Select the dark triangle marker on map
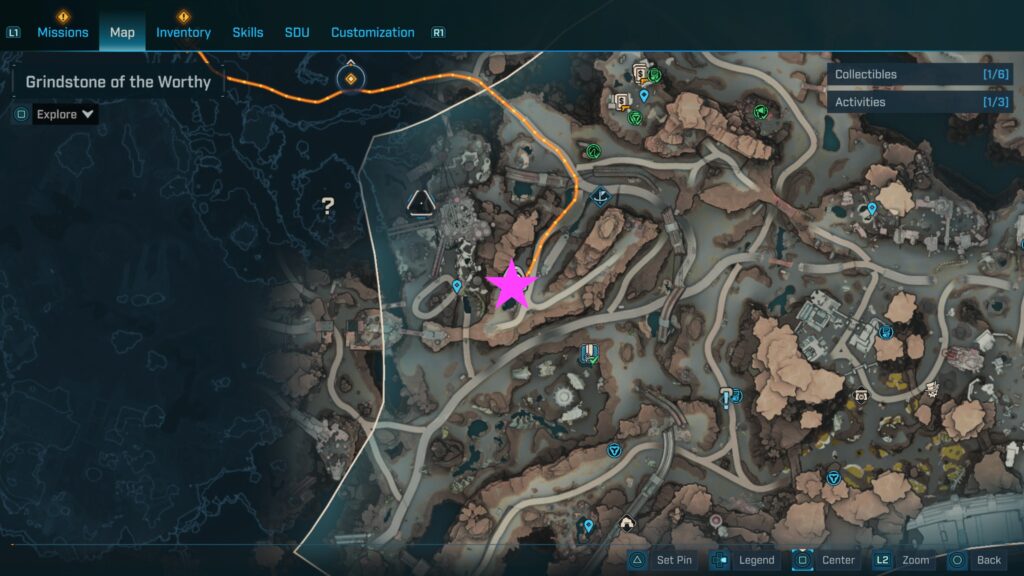 (421, 202)
